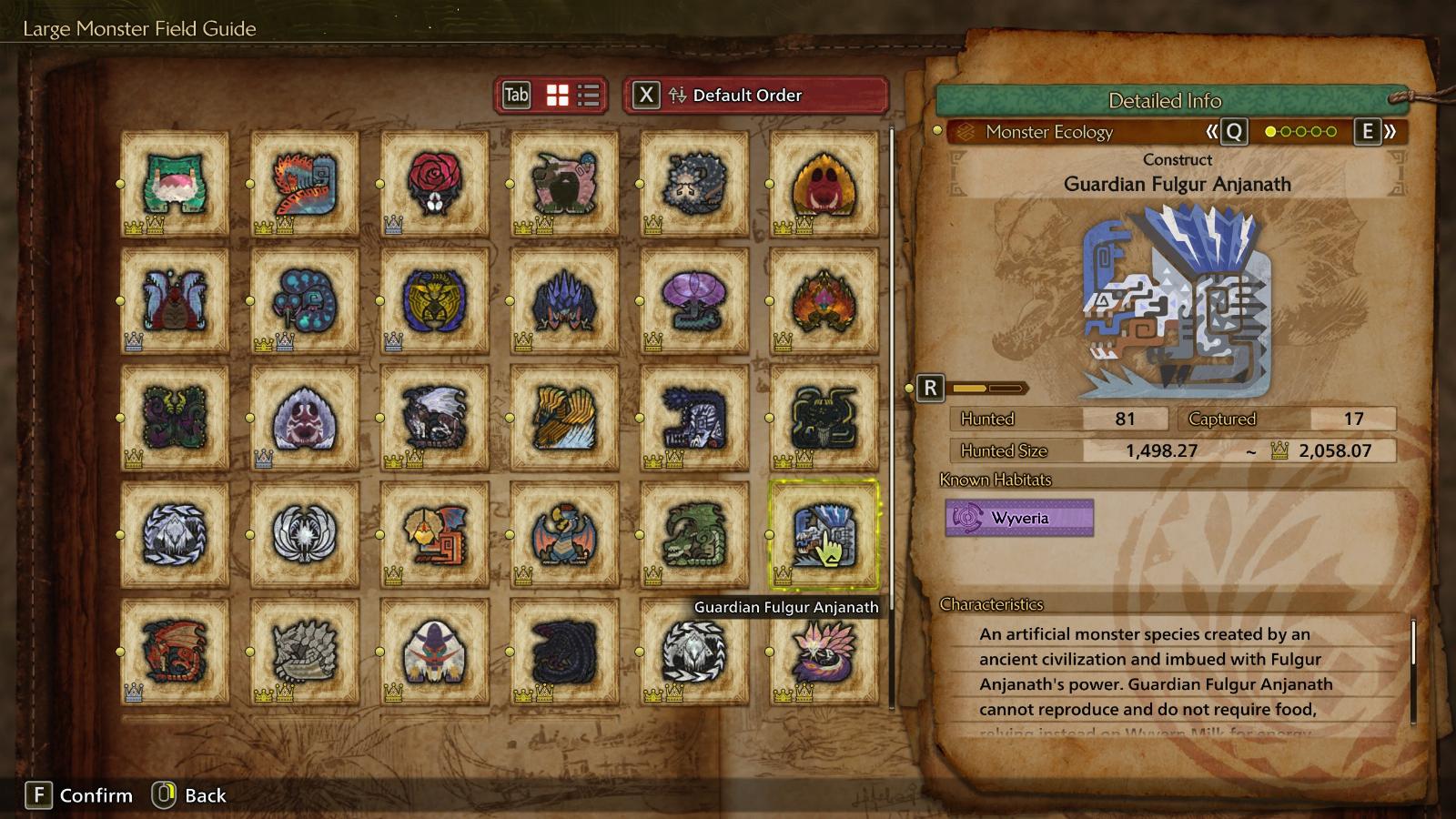The width and height of the screenshot is (1456, 819).
Task: Select the green Rathian tile
Action: (x=694, y=534)
